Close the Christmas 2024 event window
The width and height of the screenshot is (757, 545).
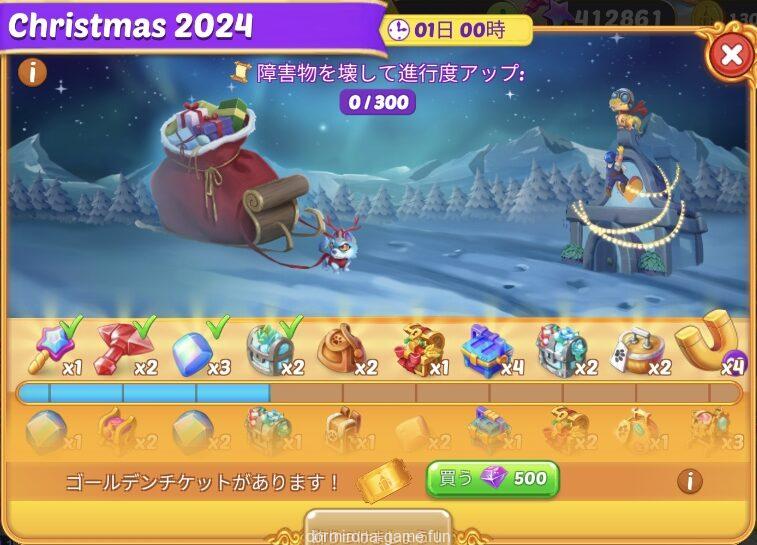tap(731, 55)
